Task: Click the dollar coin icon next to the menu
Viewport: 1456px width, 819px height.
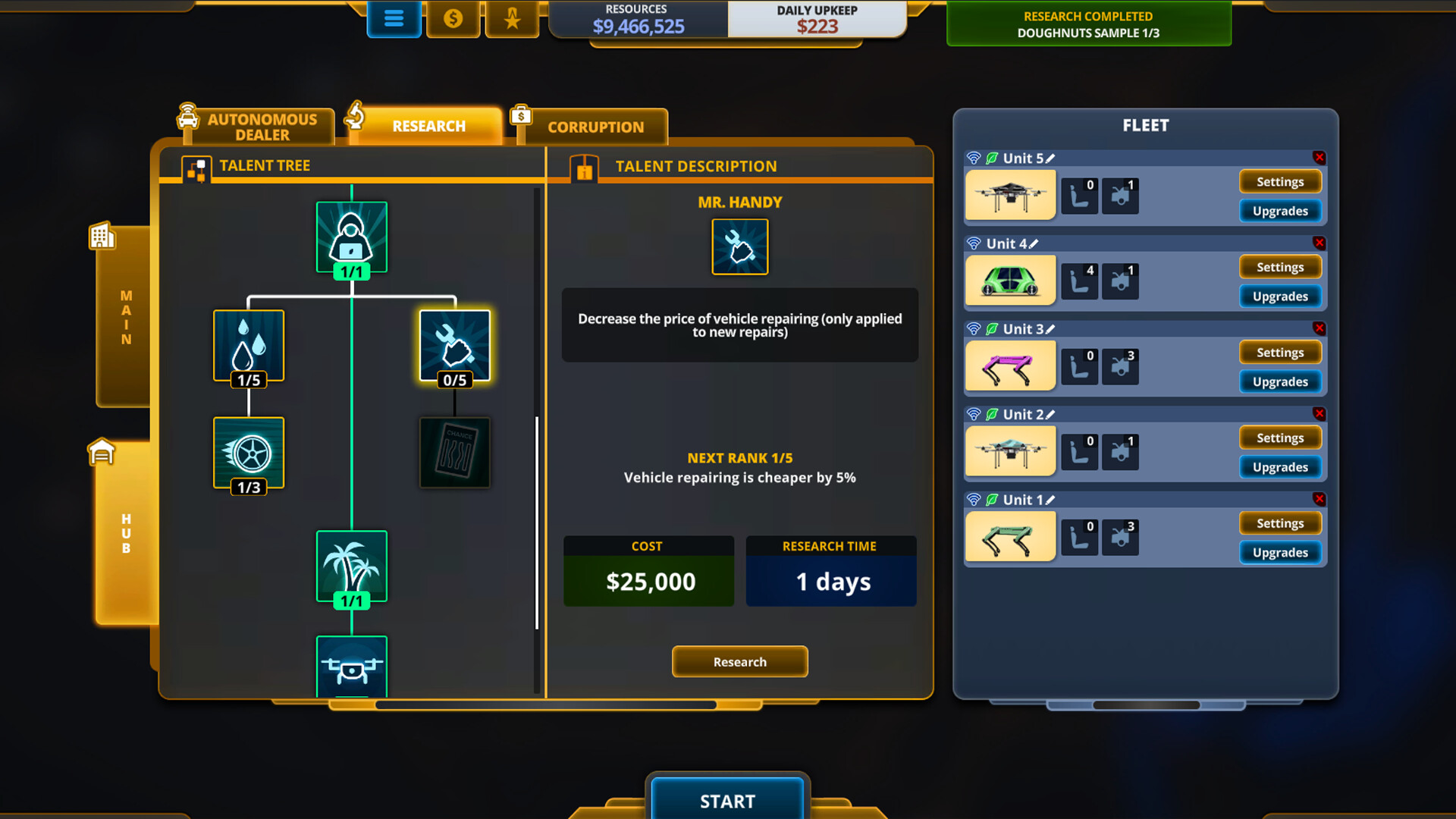Action: pos(453,20)
